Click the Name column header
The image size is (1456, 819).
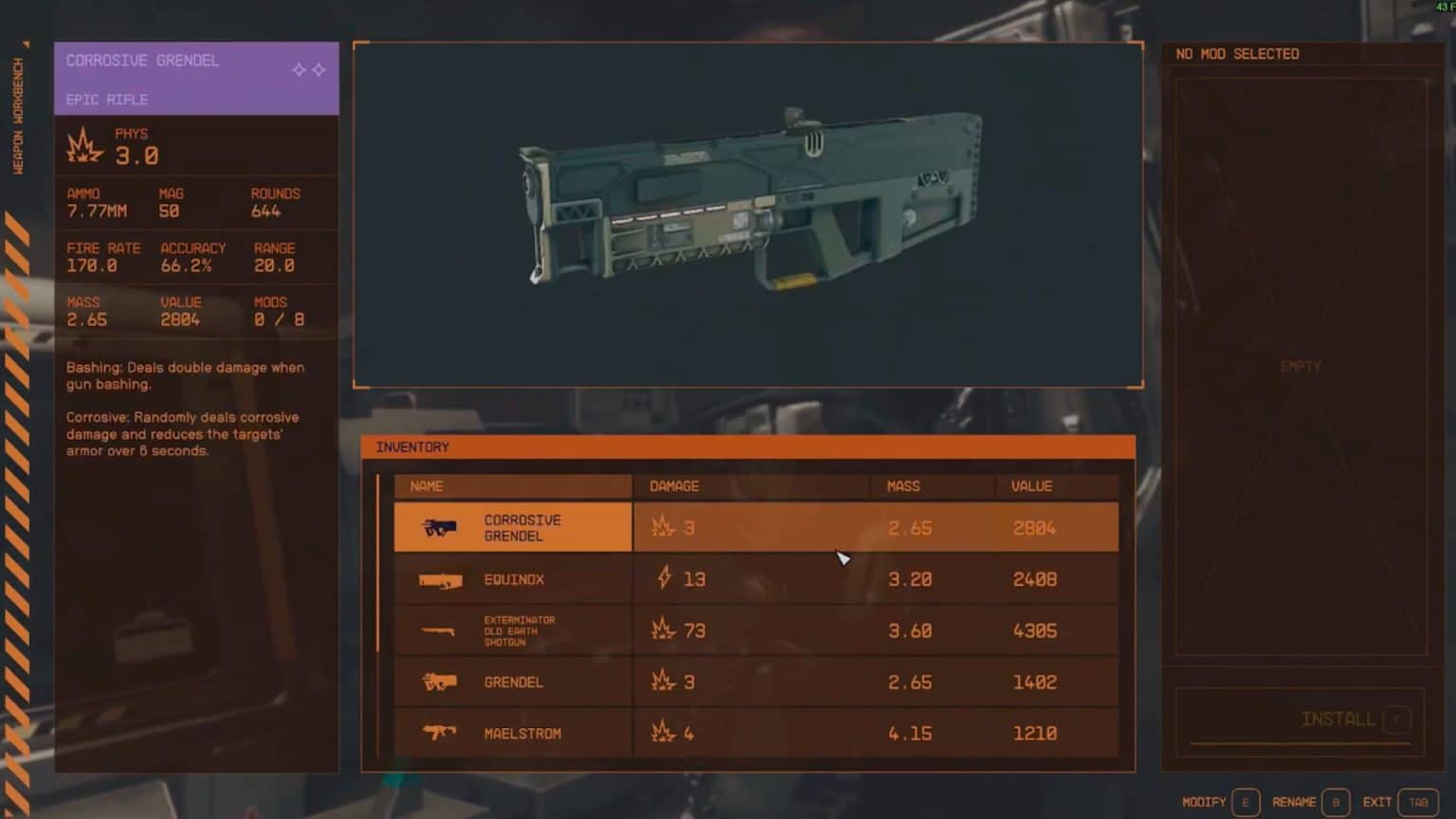[x=427, y=485]
